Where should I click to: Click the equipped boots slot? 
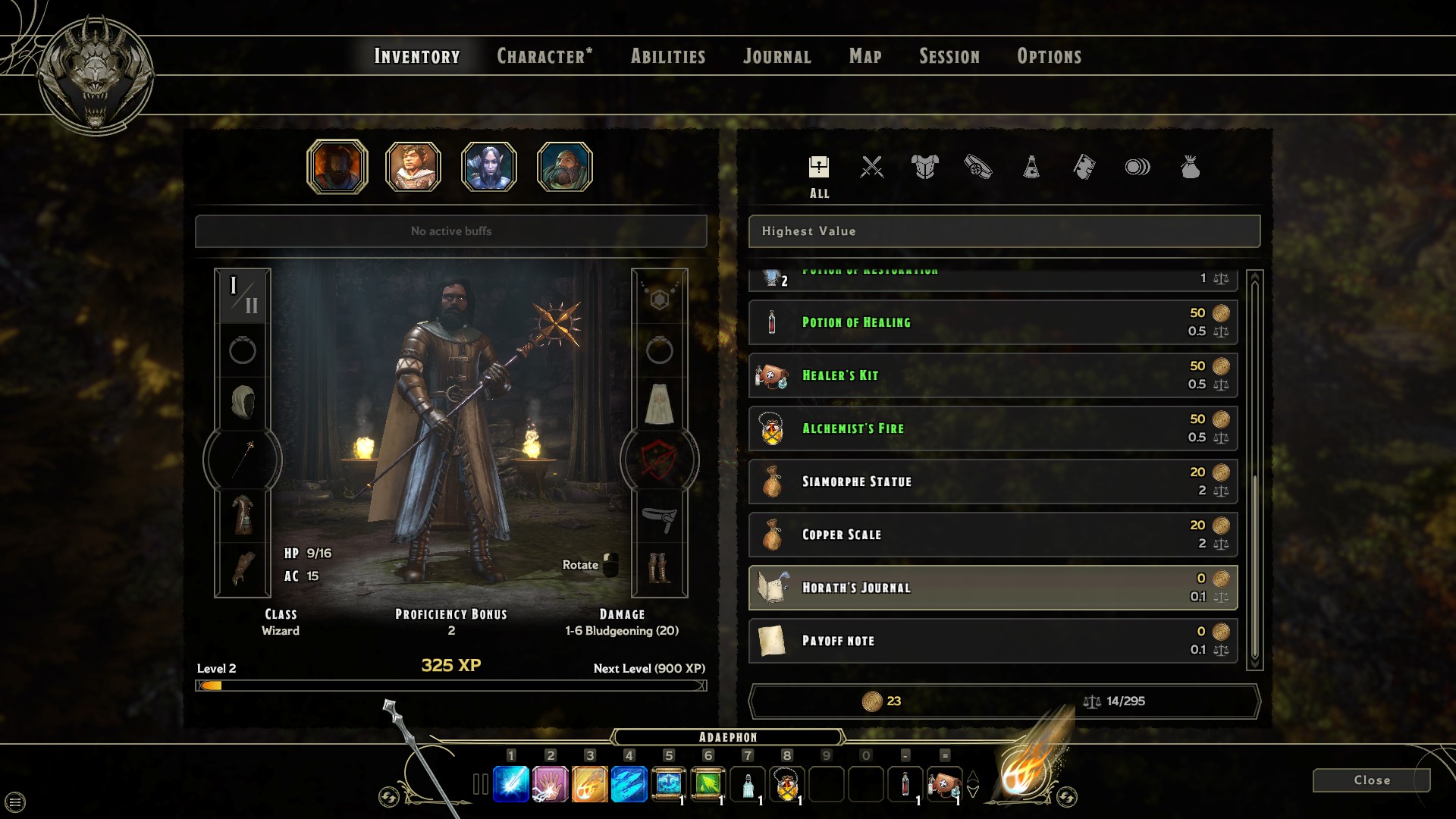659,567
